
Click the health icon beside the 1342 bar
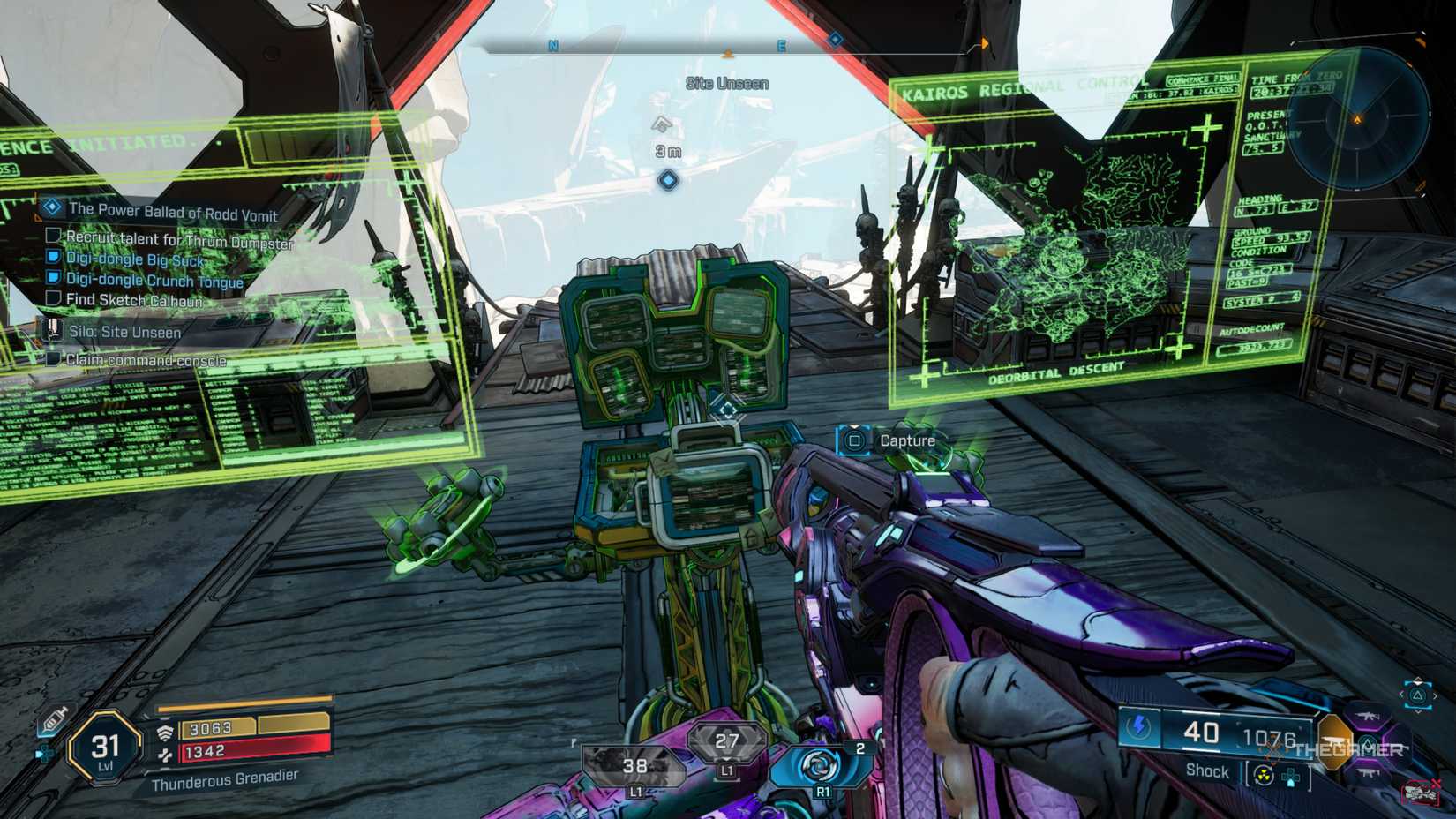[x=166, y=755]
